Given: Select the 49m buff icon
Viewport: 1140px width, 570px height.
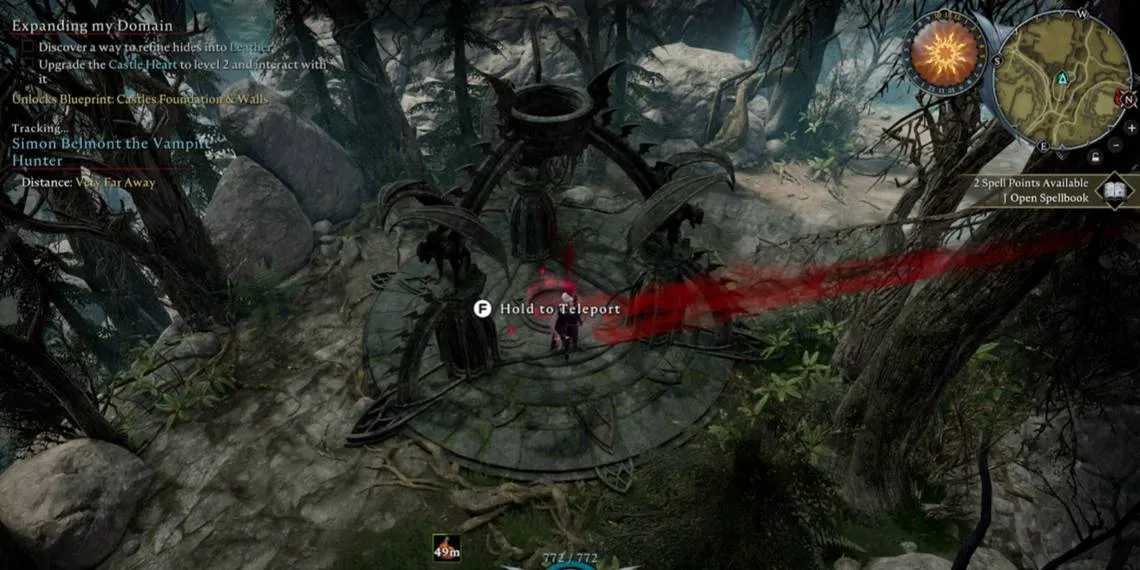Looking at the screenshot, I should pyautogui.click(x=446, y=547).
